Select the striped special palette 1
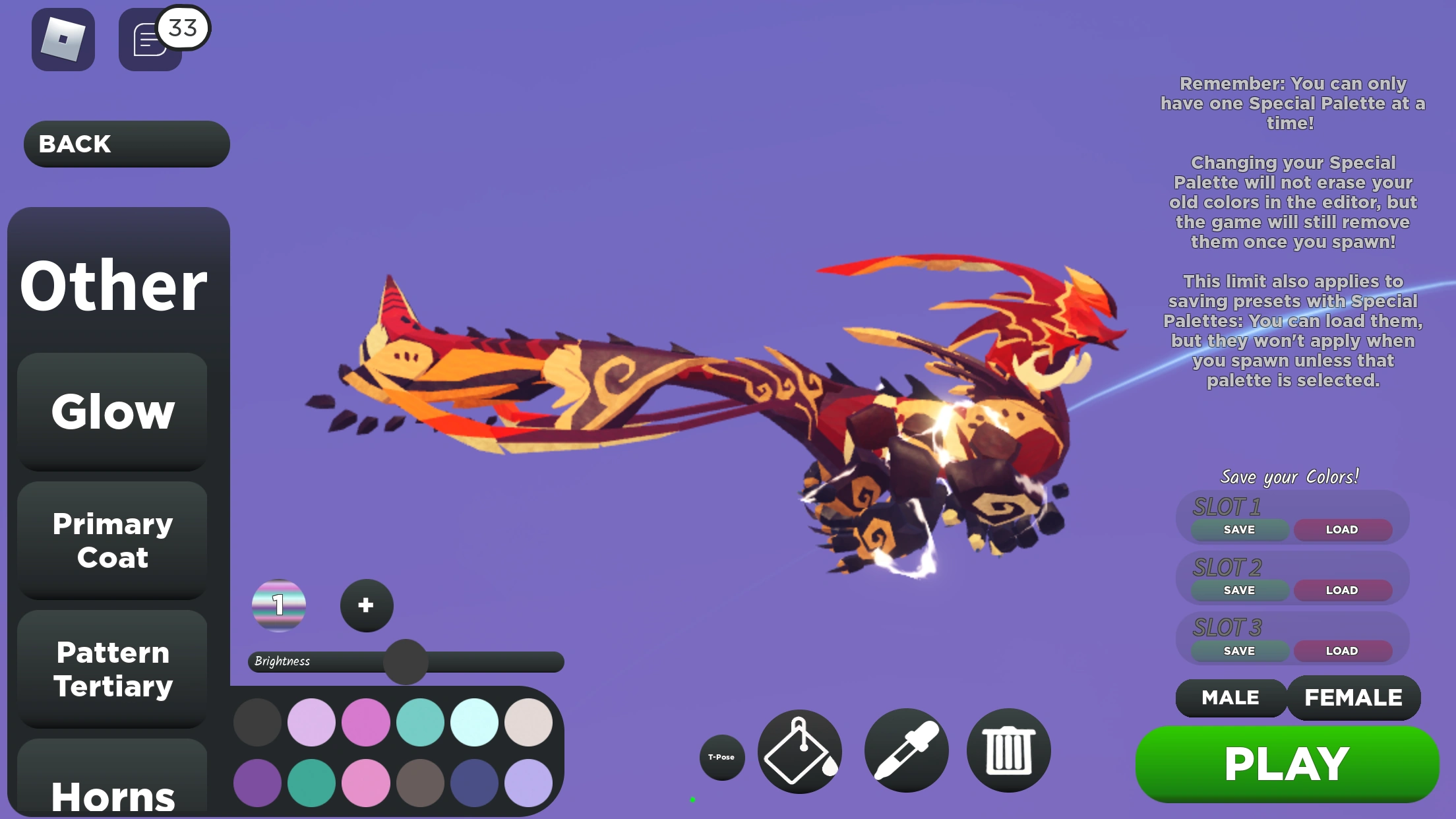1456x819 pixels. pos(280,605)
